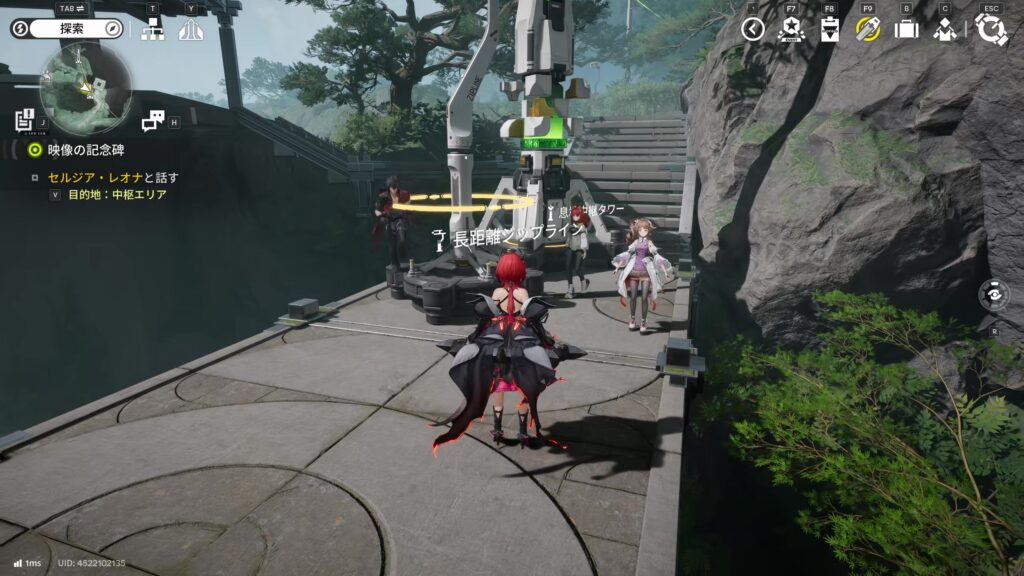Open the clipboard with down arrow icon

click(x=829, y=29)
